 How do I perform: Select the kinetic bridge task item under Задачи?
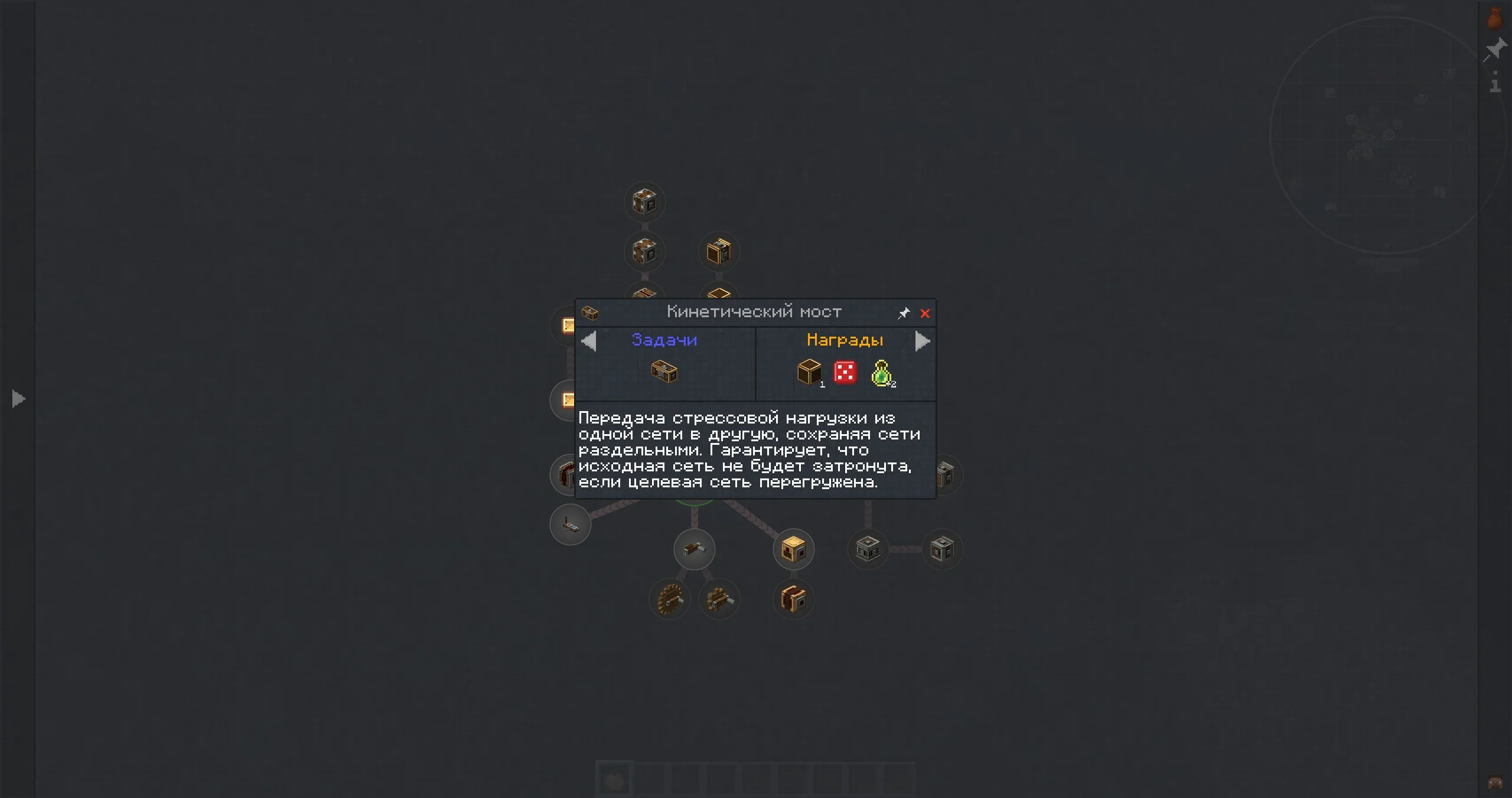click(664, 372)
